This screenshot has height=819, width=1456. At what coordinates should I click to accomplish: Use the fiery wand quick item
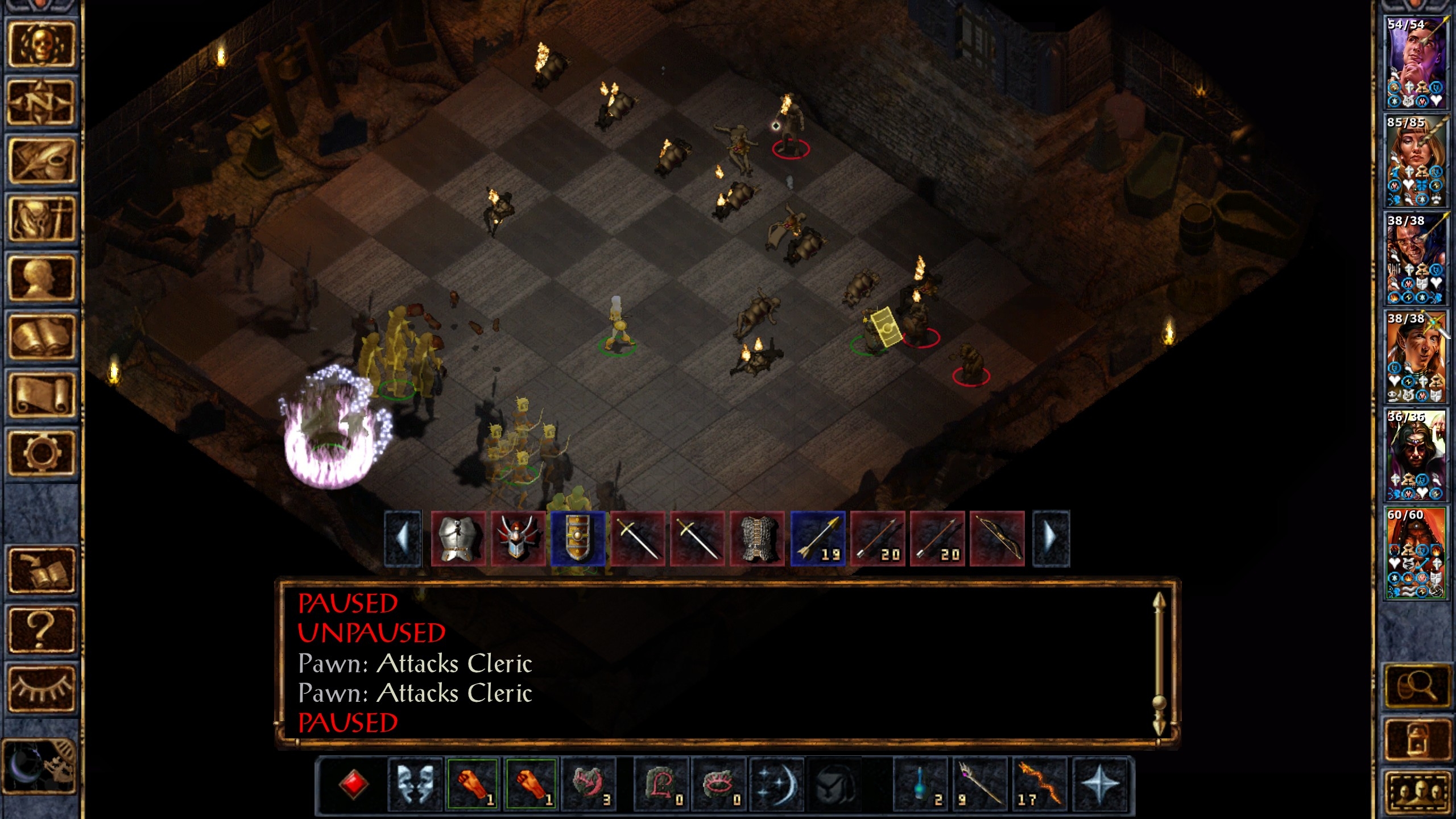coord(1040,784)
